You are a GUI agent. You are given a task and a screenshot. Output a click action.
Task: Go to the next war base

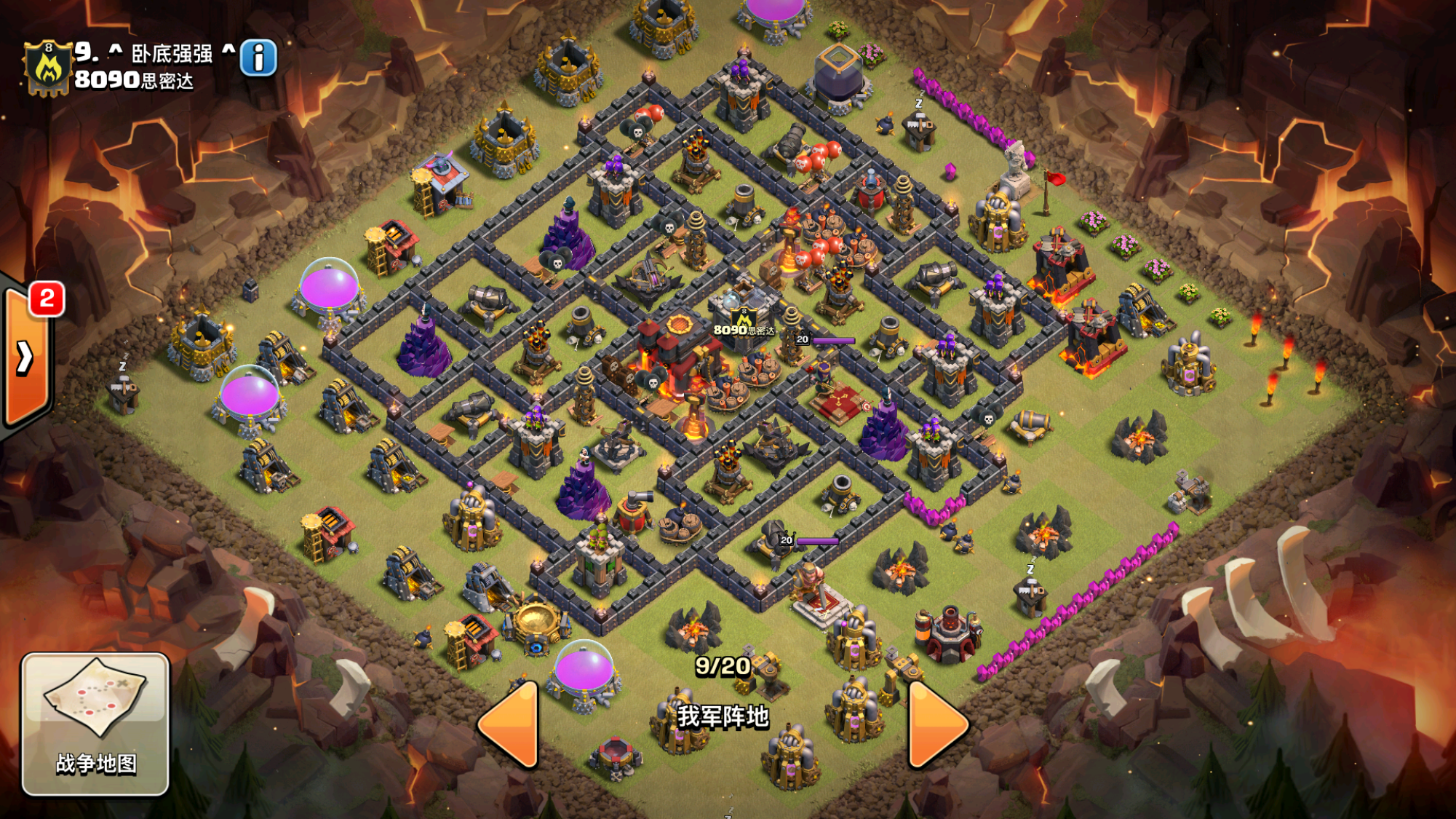pyautogui.click(x=936, y=724)
